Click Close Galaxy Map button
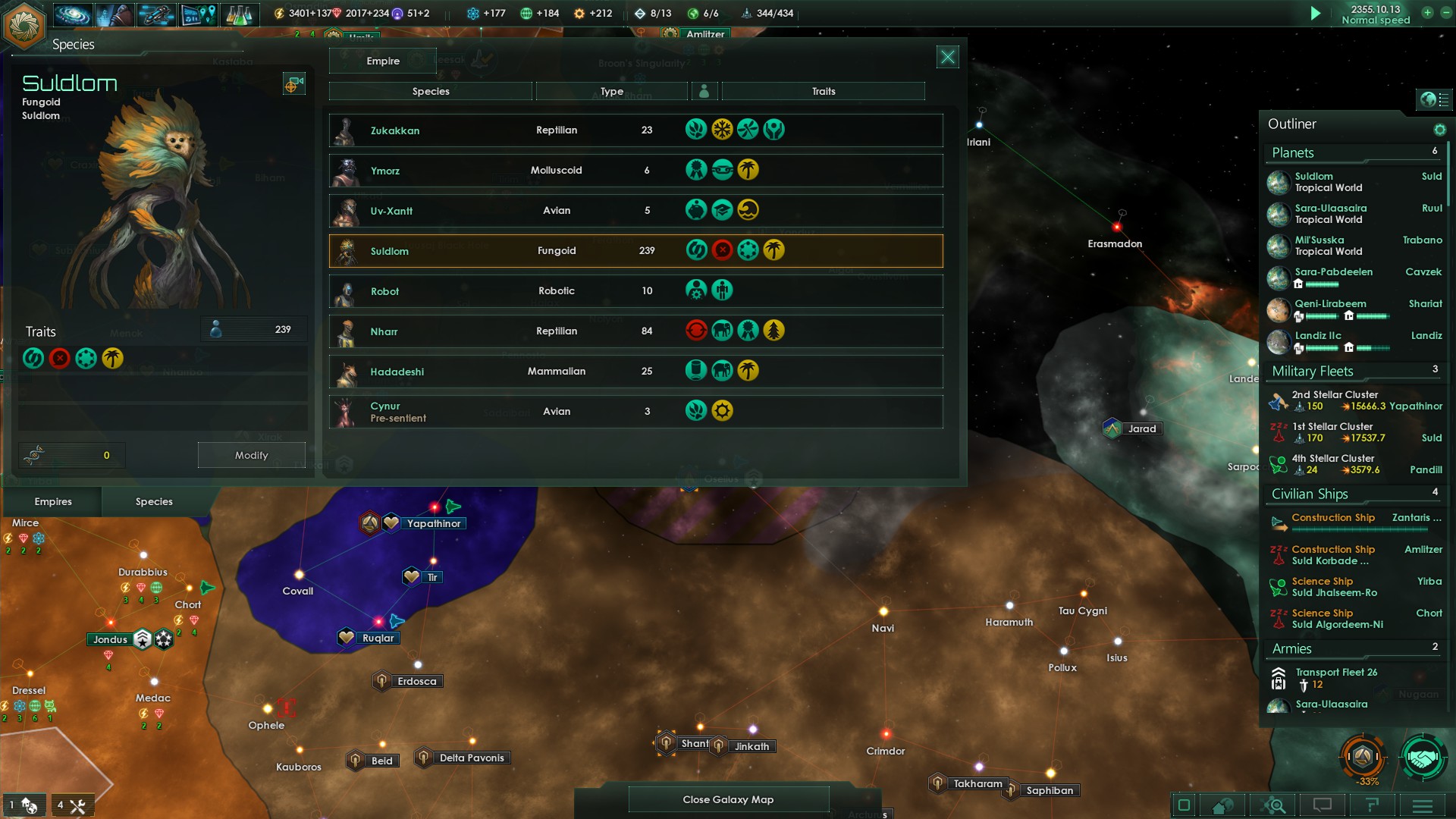1456x819 pixels. point(728,799)
